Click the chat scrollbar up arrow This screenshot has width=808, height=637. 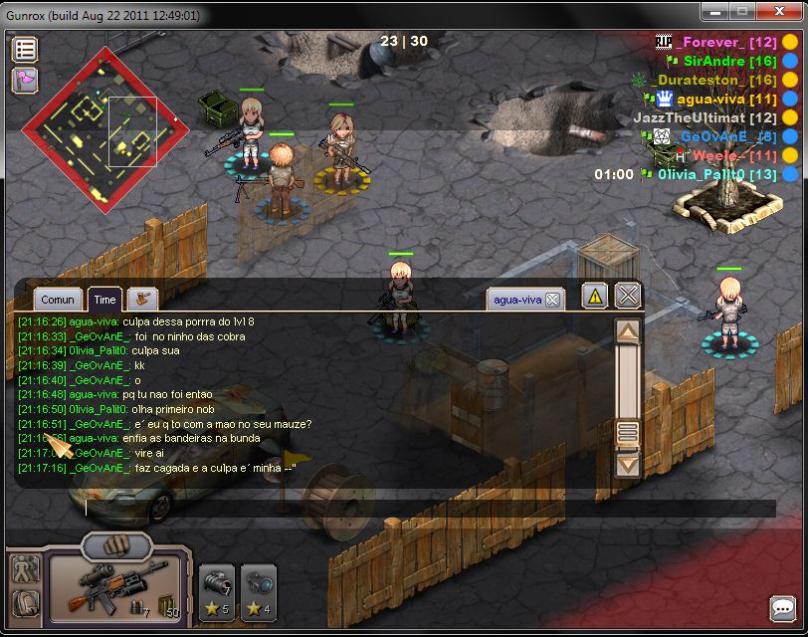[x=627, y=333]
